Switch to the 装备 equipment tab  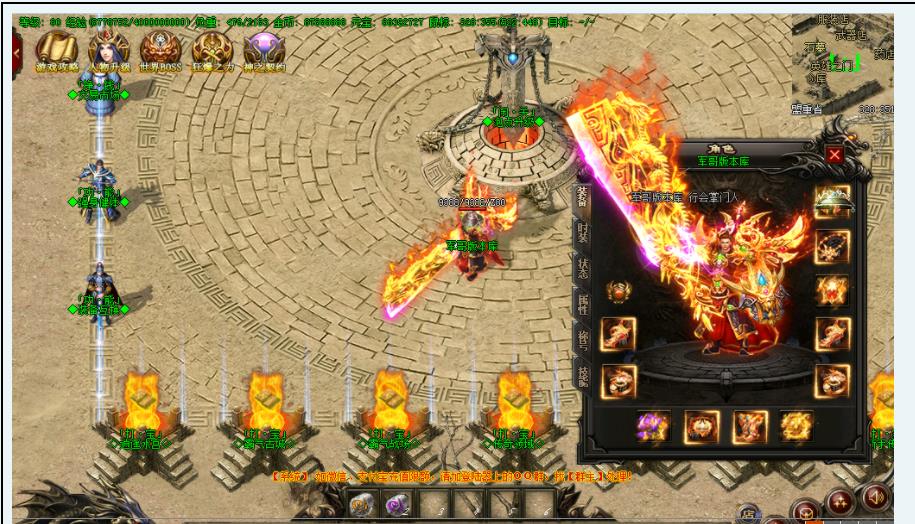[x=582, y=198]
